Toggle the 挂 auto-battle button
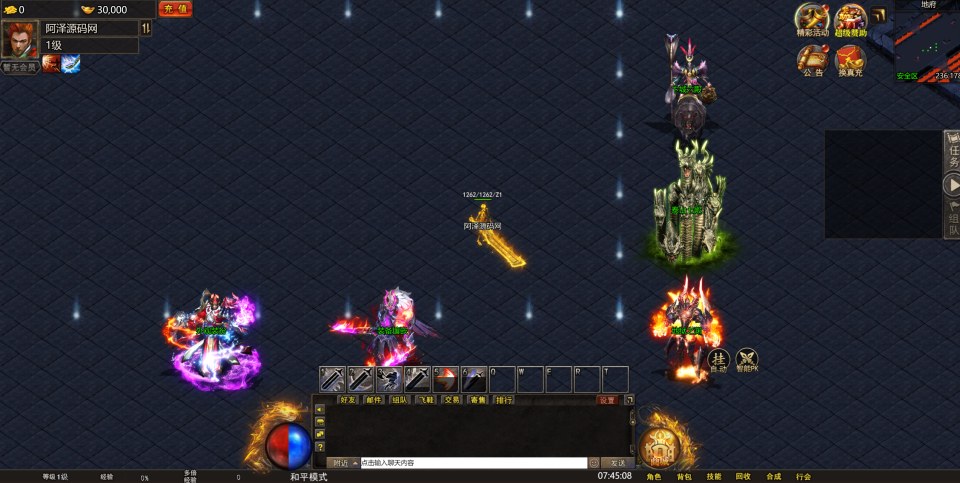 718,360
